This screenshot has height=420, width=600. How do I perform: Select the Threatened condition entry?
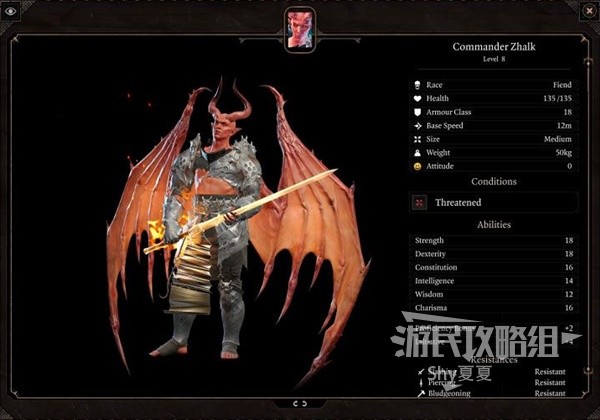coord(490,202)
